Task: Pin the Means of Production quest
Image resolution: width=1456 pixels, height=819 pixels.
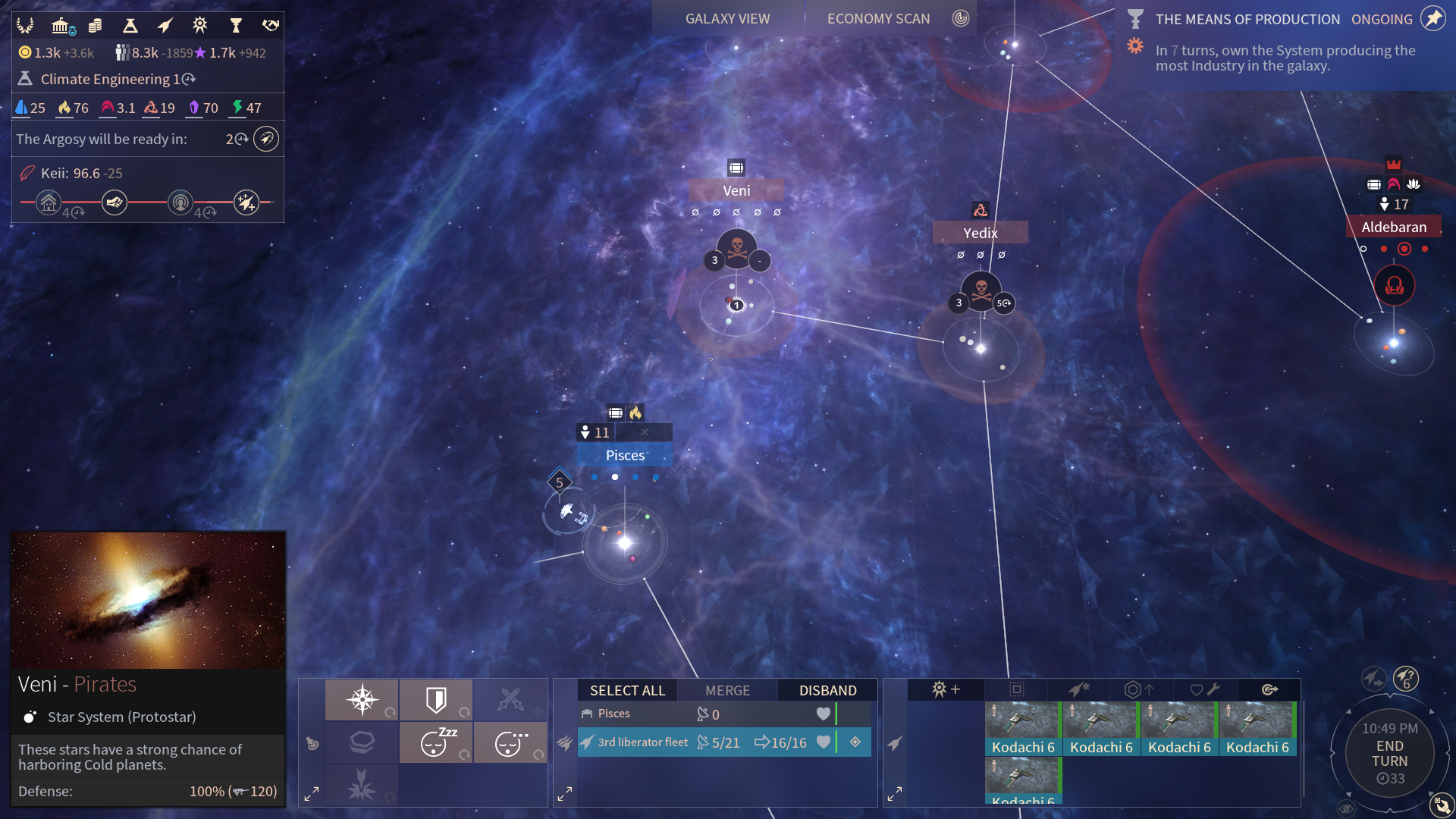Action: point(1432,19)
